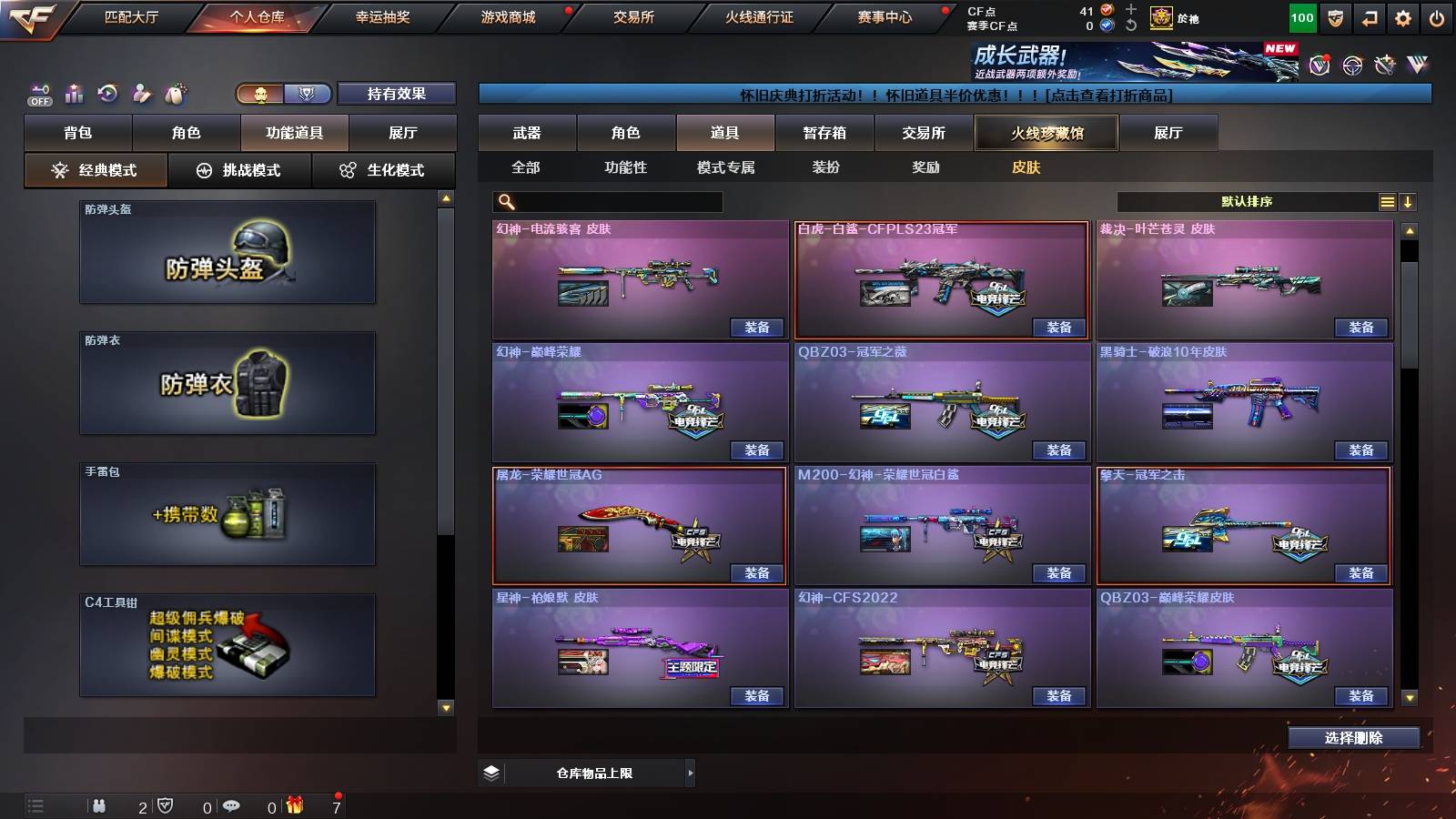Click the replay record icon in top-left row
This screenshot has width=1456, height=819.
tap(106, 93)
